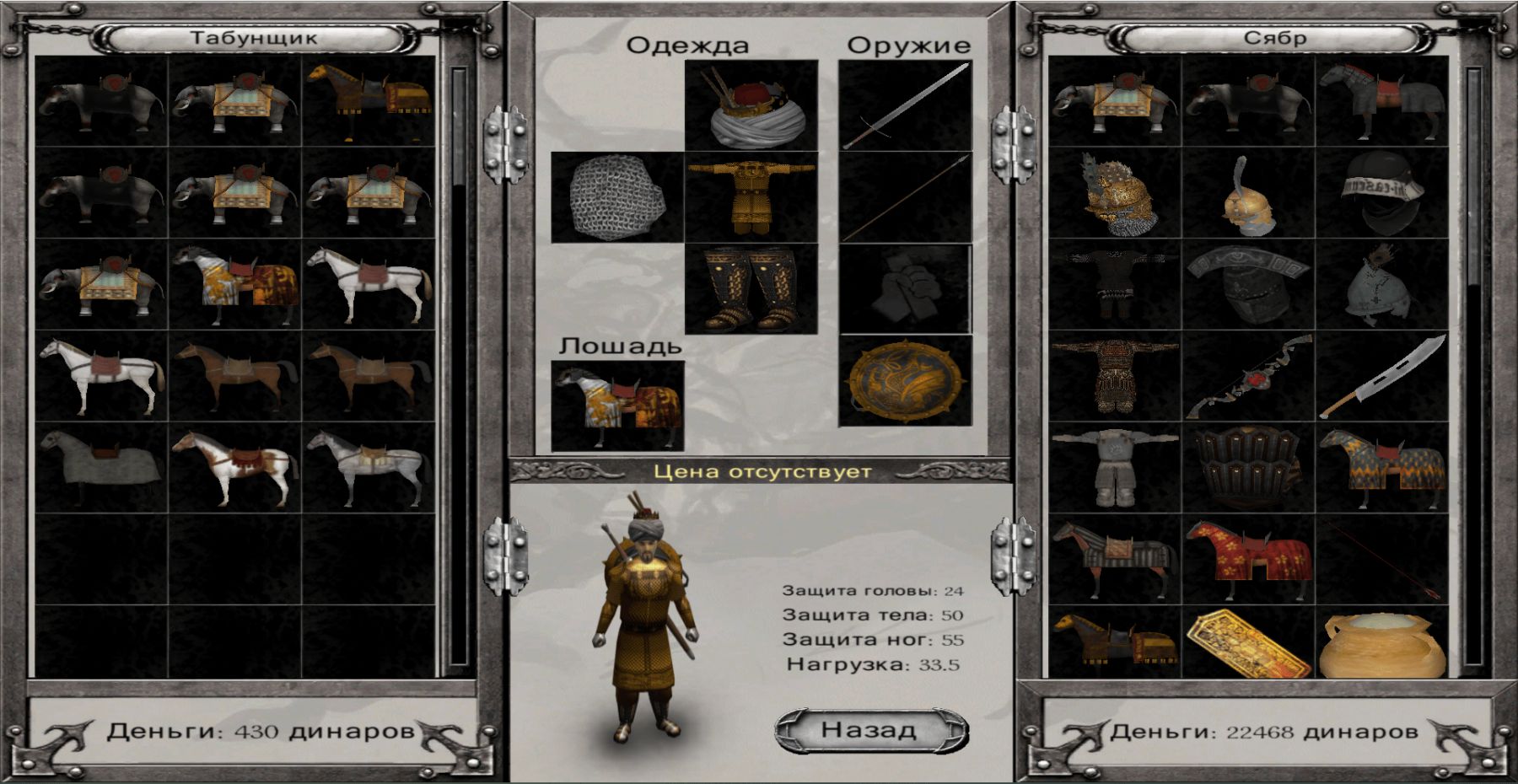
Task: Select the red caparisoned horse
Action: point(1248,558)
